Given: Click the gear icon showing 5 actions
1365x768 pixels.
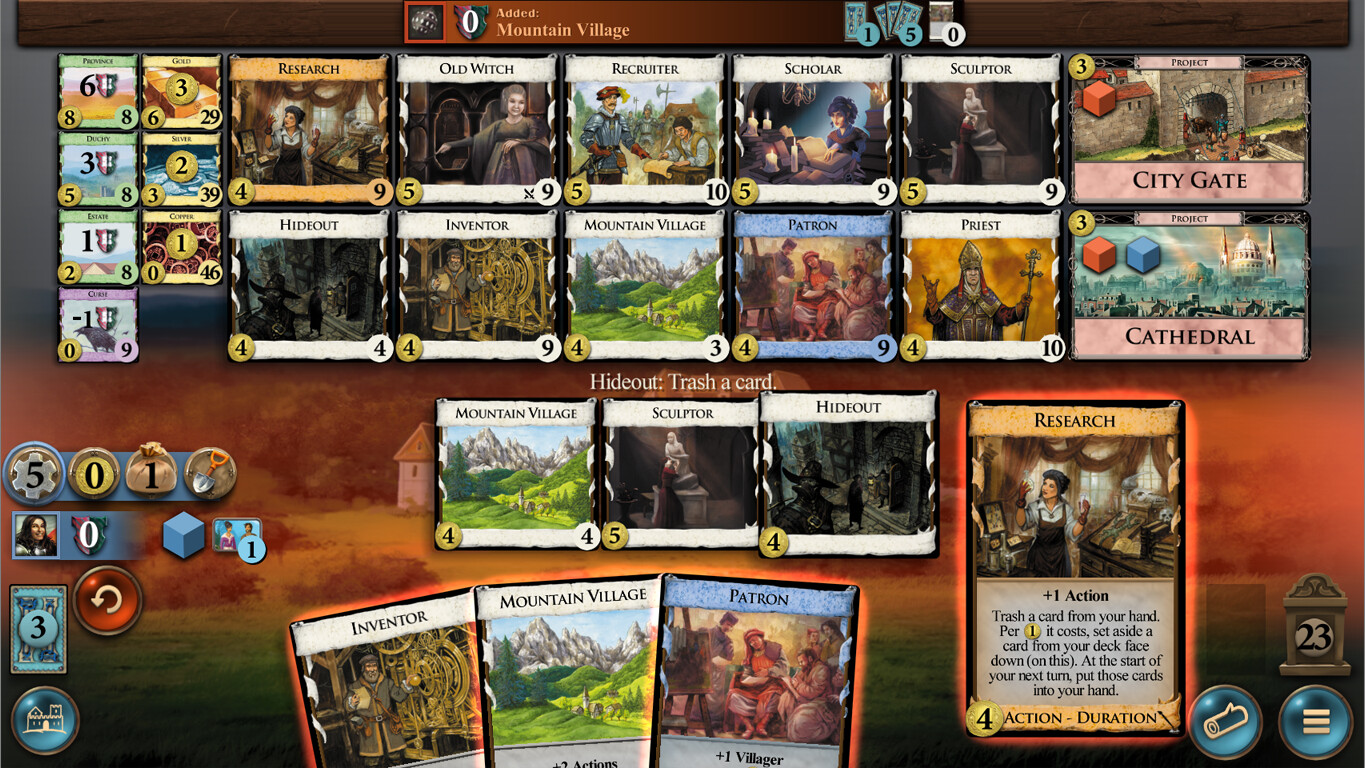Looking at the screenshot, I should tap(36, 474).
